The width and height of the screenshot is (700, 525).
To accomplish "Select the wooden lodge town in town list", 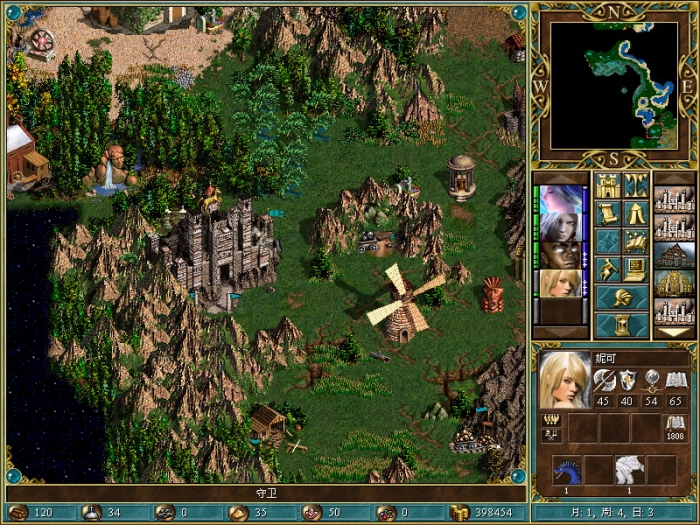I will [673, 255].
